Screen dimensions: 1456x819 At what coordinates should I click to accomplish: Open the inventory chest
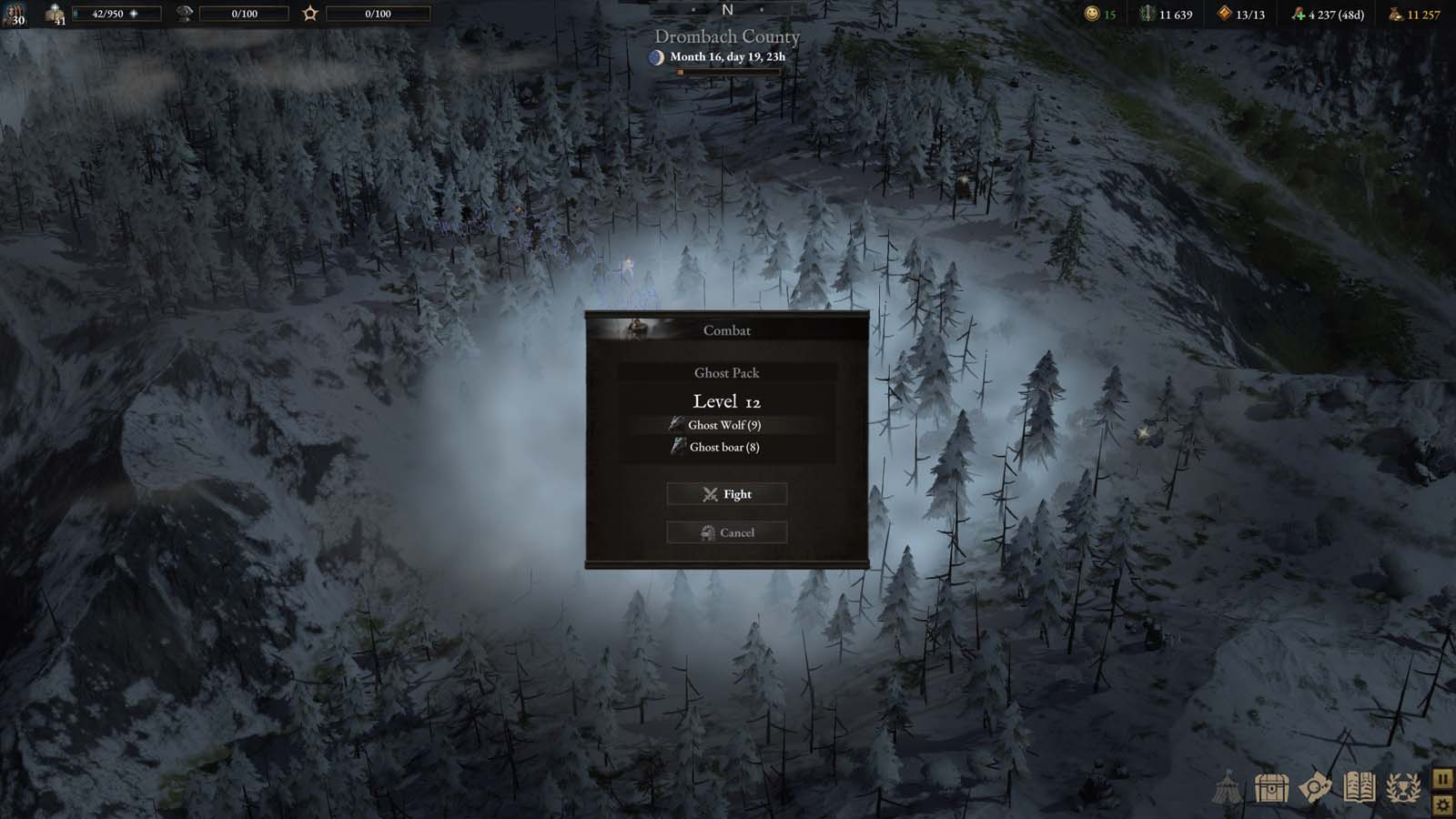(1269, 787)
